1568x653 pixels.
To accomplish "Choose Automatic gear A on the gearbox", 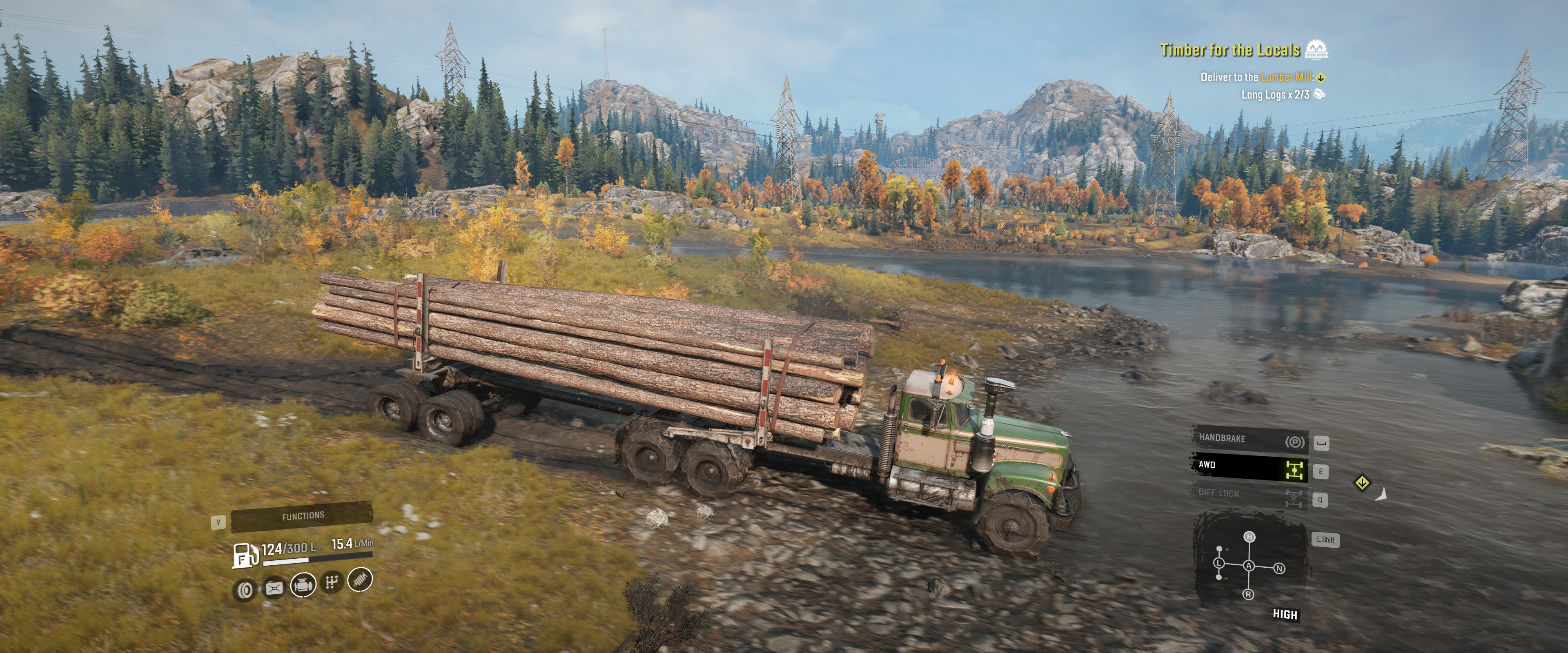I will pos(1249,566).
